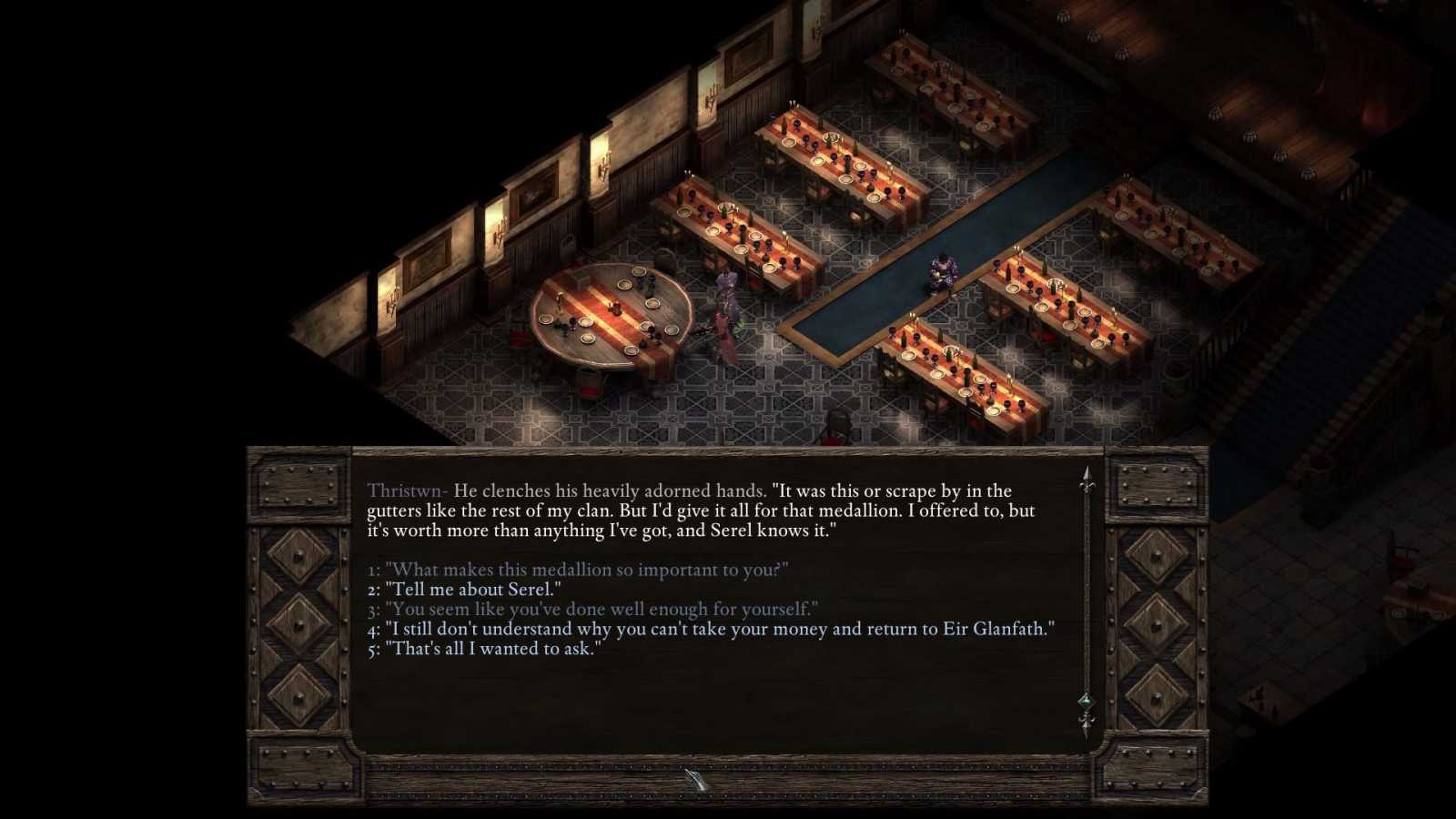End conversation with "That's all I wanted to ask."
Screen dimensions: 1456x819
coord(492,649)
